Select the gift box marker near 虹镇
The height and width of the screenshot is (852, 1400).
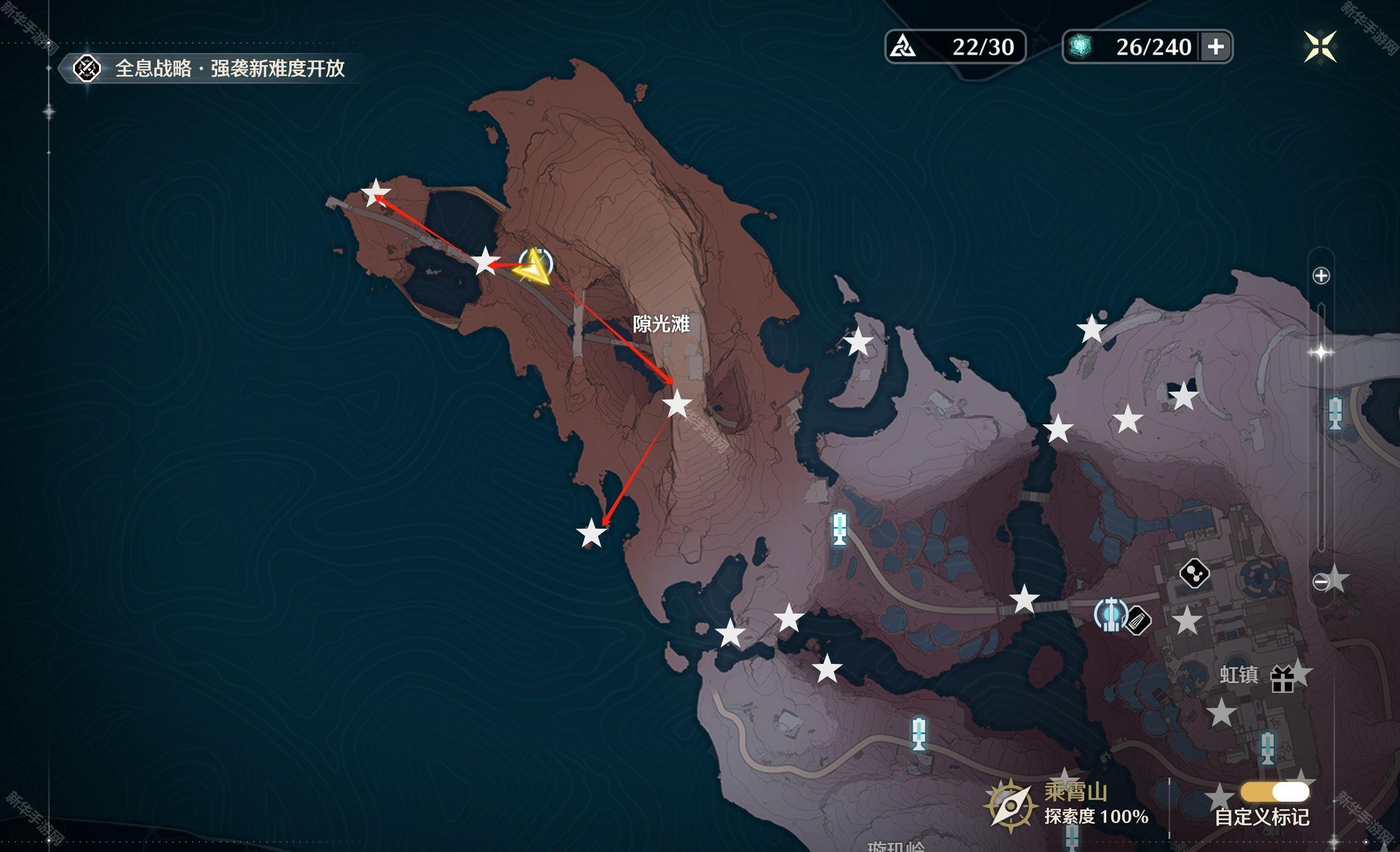1282,679
